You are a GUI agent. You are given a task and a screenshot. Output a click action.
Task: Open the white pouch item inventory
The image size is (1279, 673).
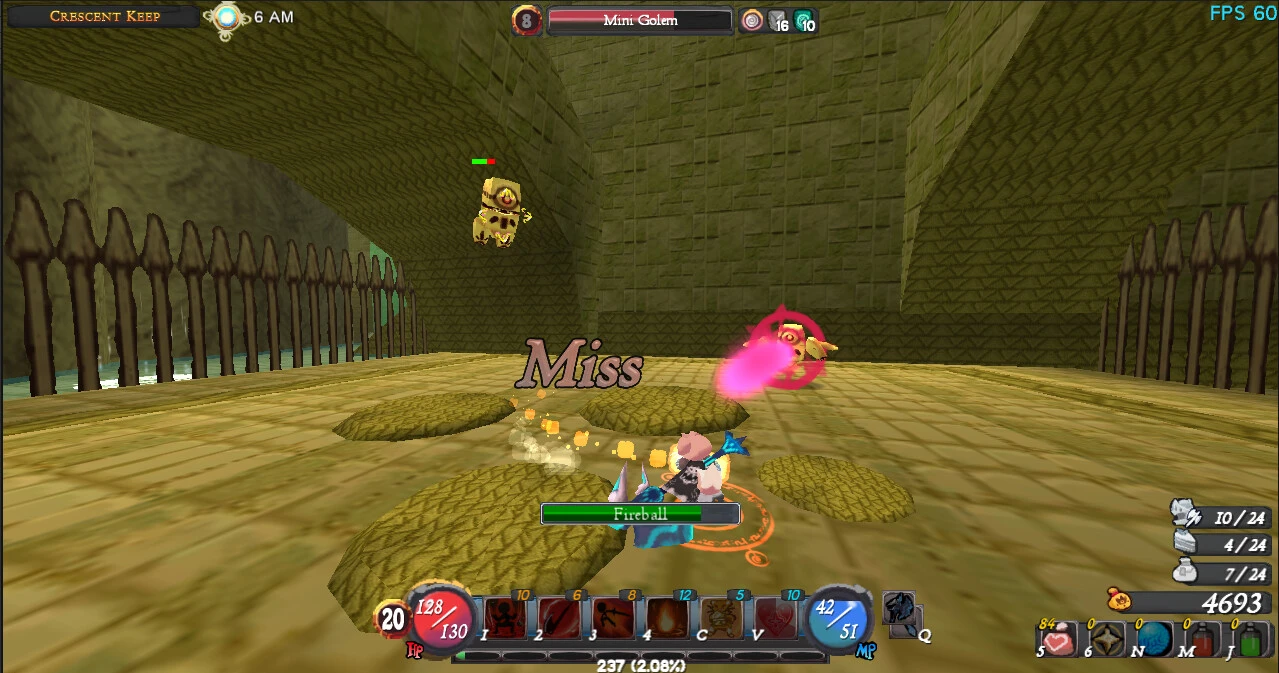click(x=1186, y=573)
